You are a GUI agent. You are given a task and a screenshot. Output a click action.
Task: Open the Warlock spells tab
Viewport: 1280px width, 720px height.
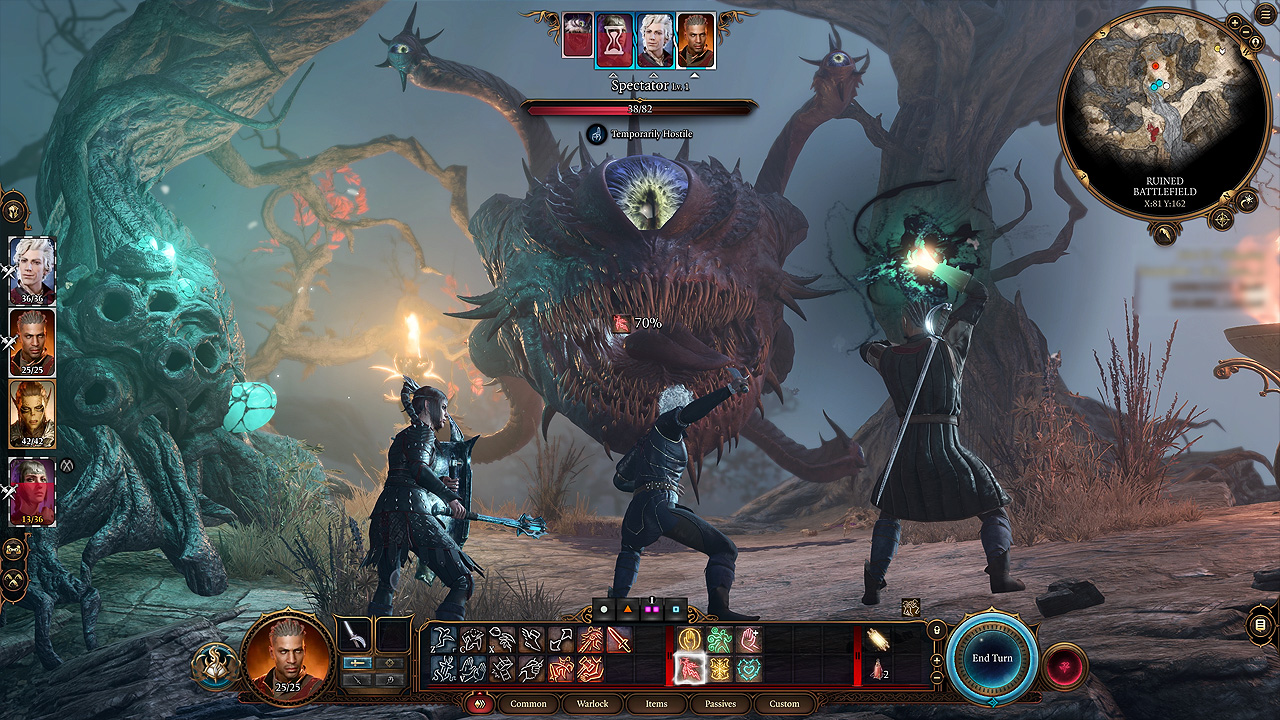click(594, 704)
